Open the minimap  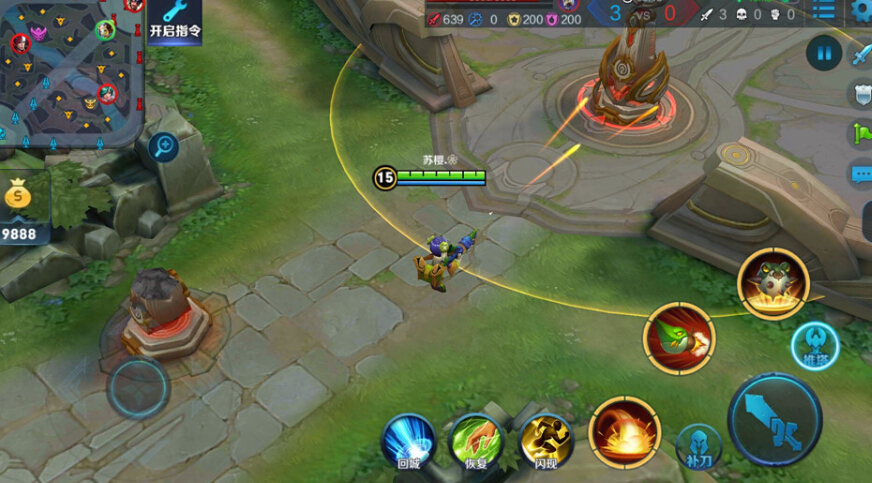(70, 70)
